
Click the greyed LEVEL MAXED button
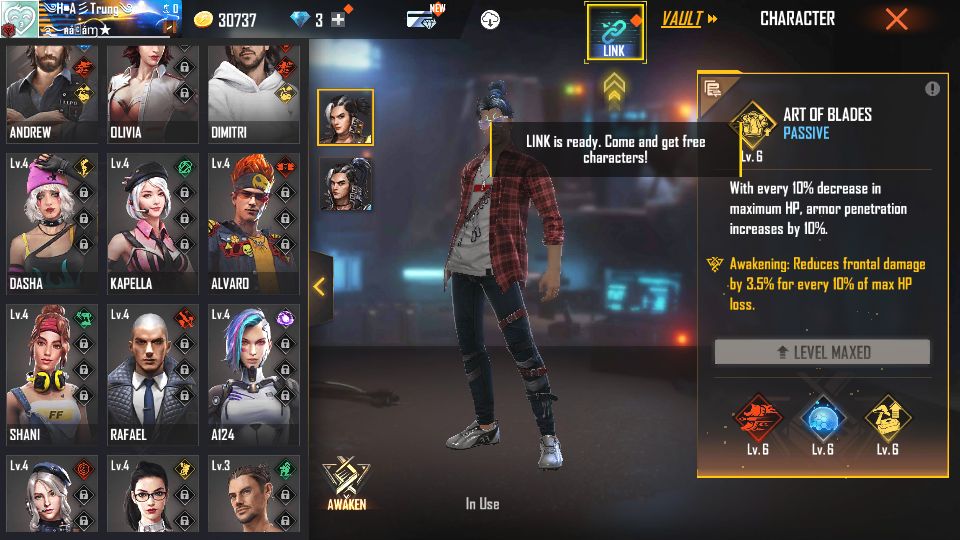coord(822,352)
